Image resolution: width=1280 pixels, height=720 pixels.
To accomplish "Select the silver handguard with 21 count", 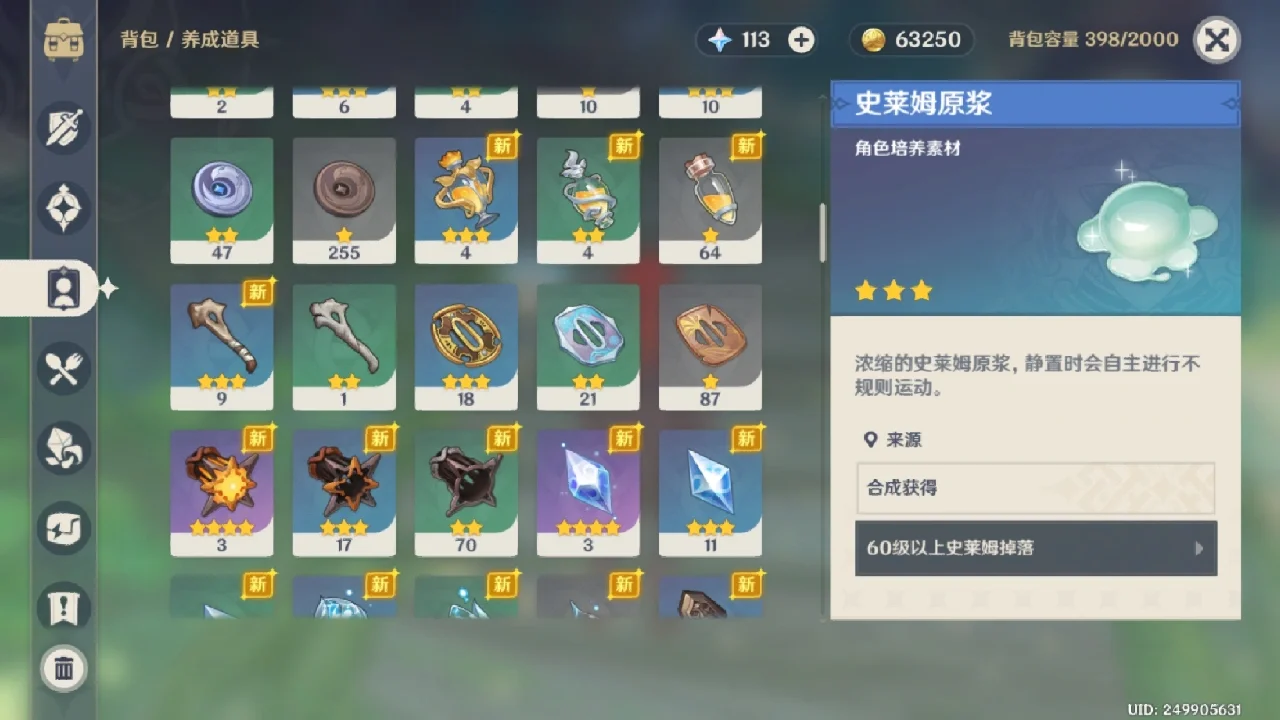I will pyautogui.click(x=588, y=346).
